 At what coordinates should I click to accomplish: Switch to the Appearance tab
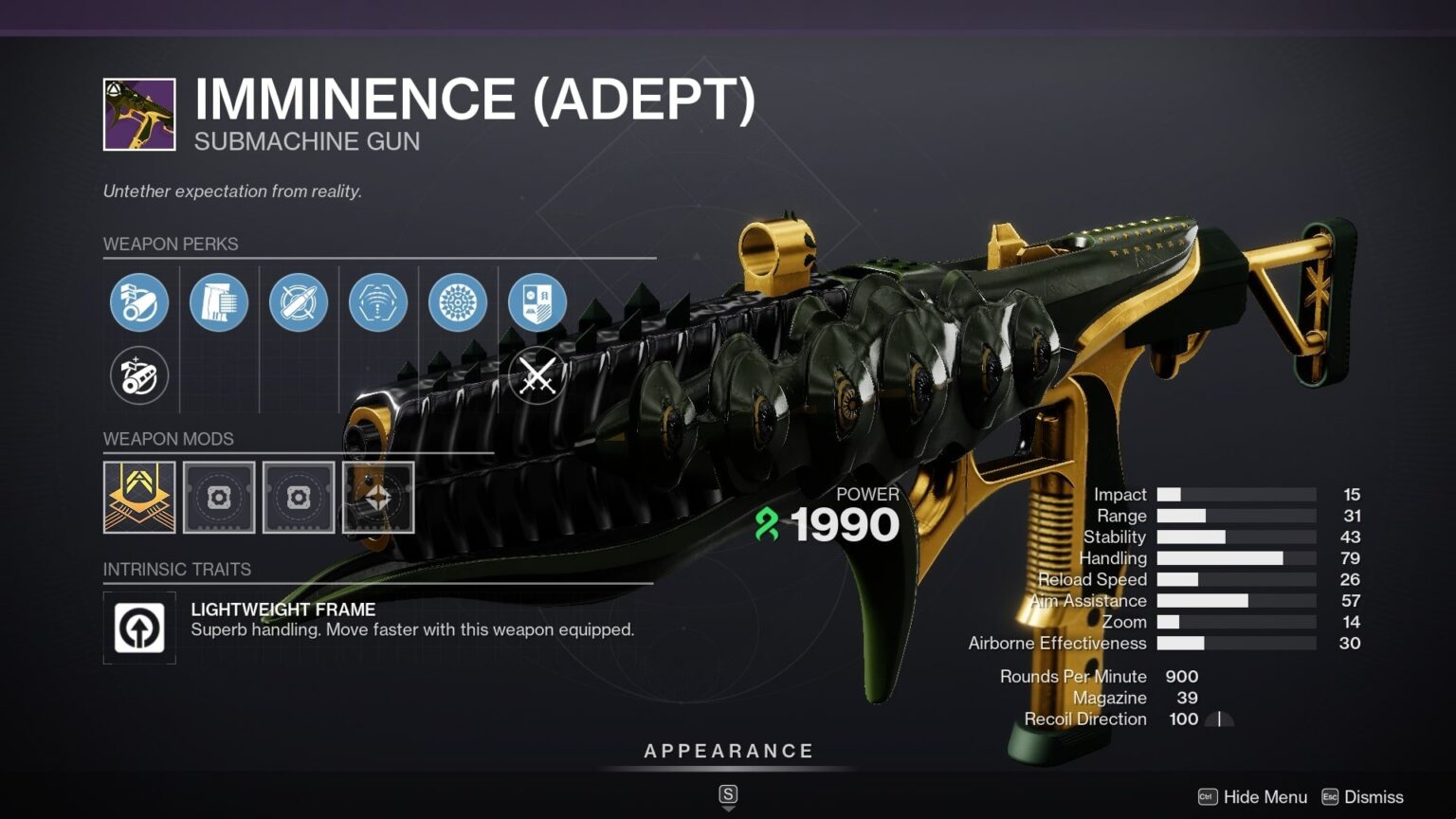pos(728,750)
